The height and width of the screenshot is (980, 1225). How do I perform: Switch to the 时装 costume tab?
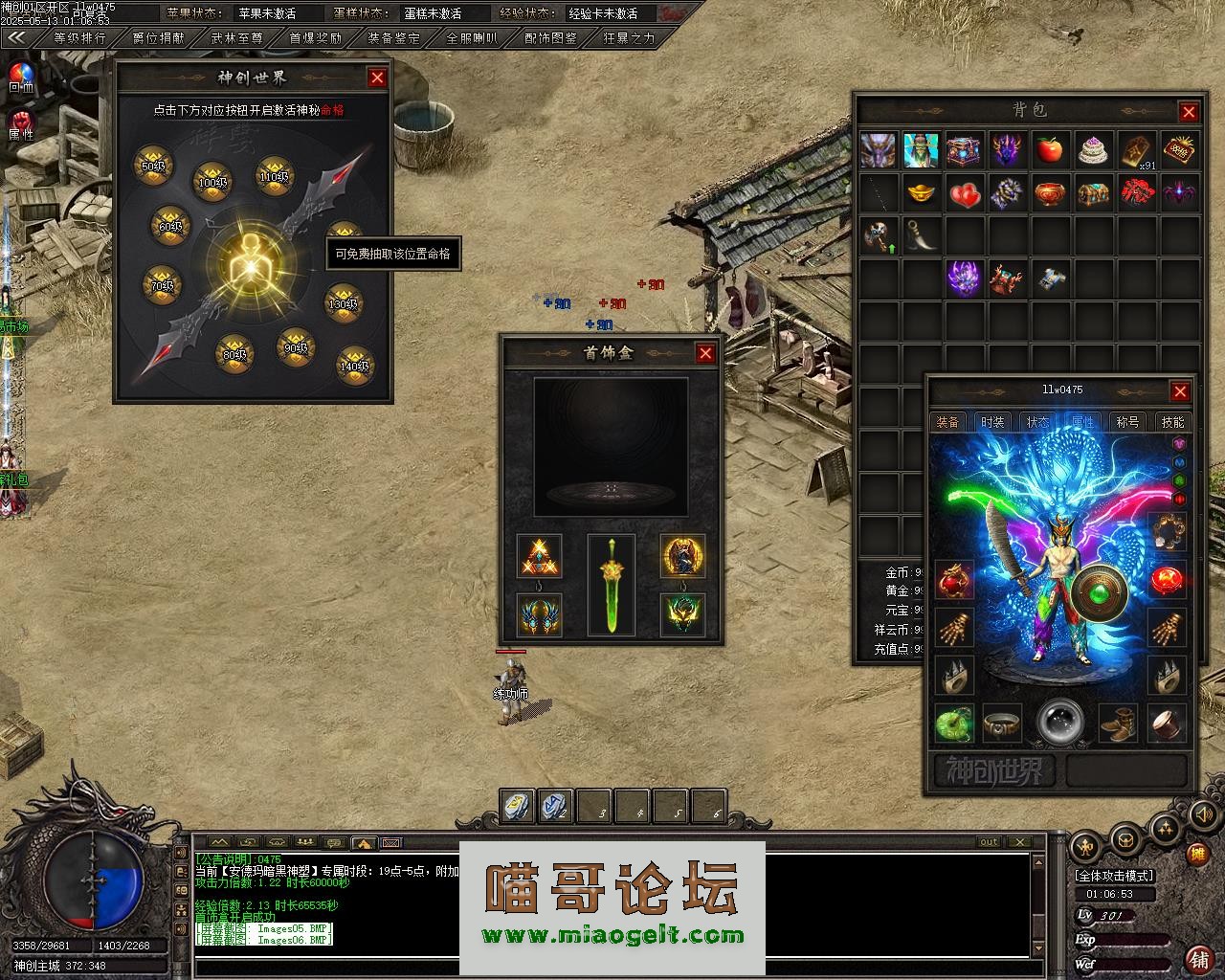click(x=993, y=422)
